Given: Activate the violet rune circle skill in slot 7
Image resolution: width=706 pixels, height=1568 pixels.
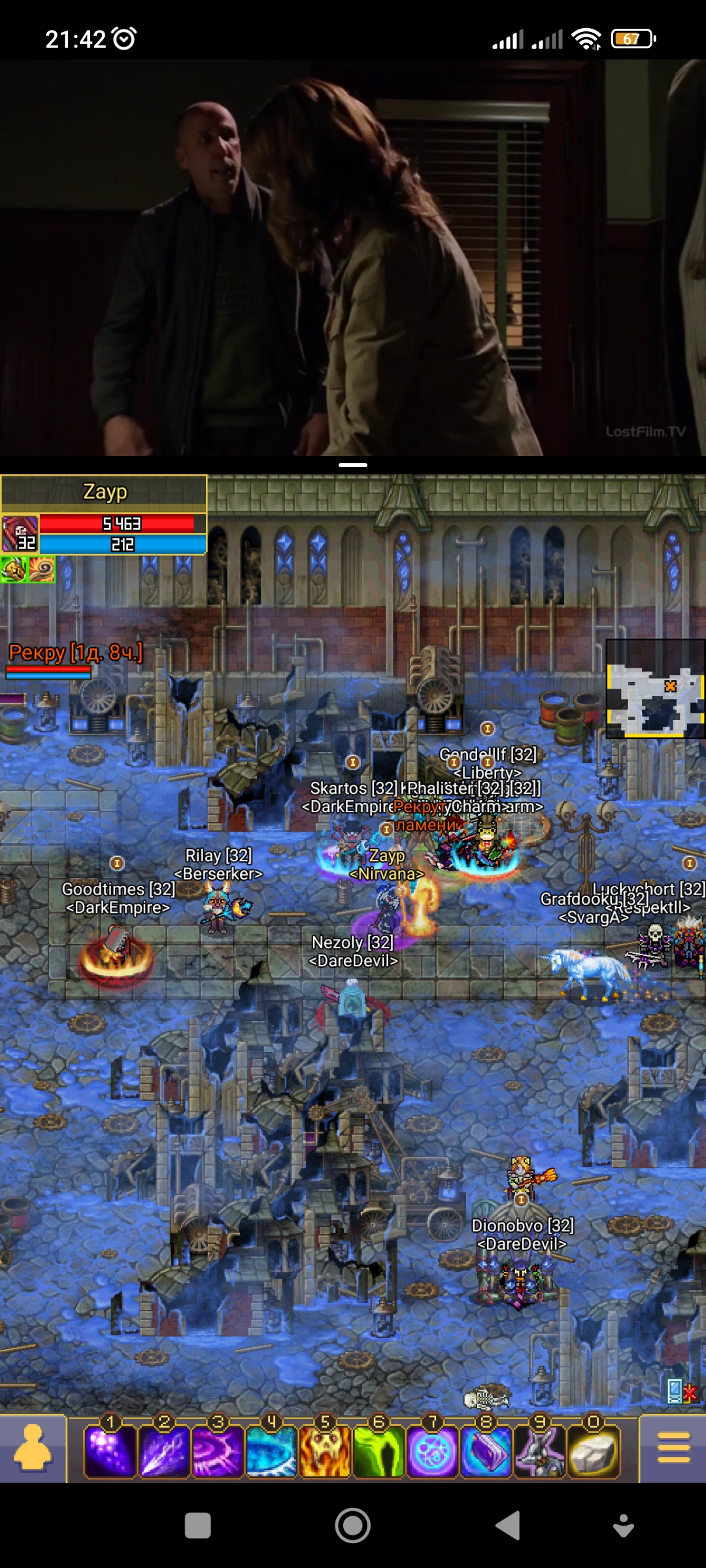Looking at the screenshot, I should tap(432, 1452).
